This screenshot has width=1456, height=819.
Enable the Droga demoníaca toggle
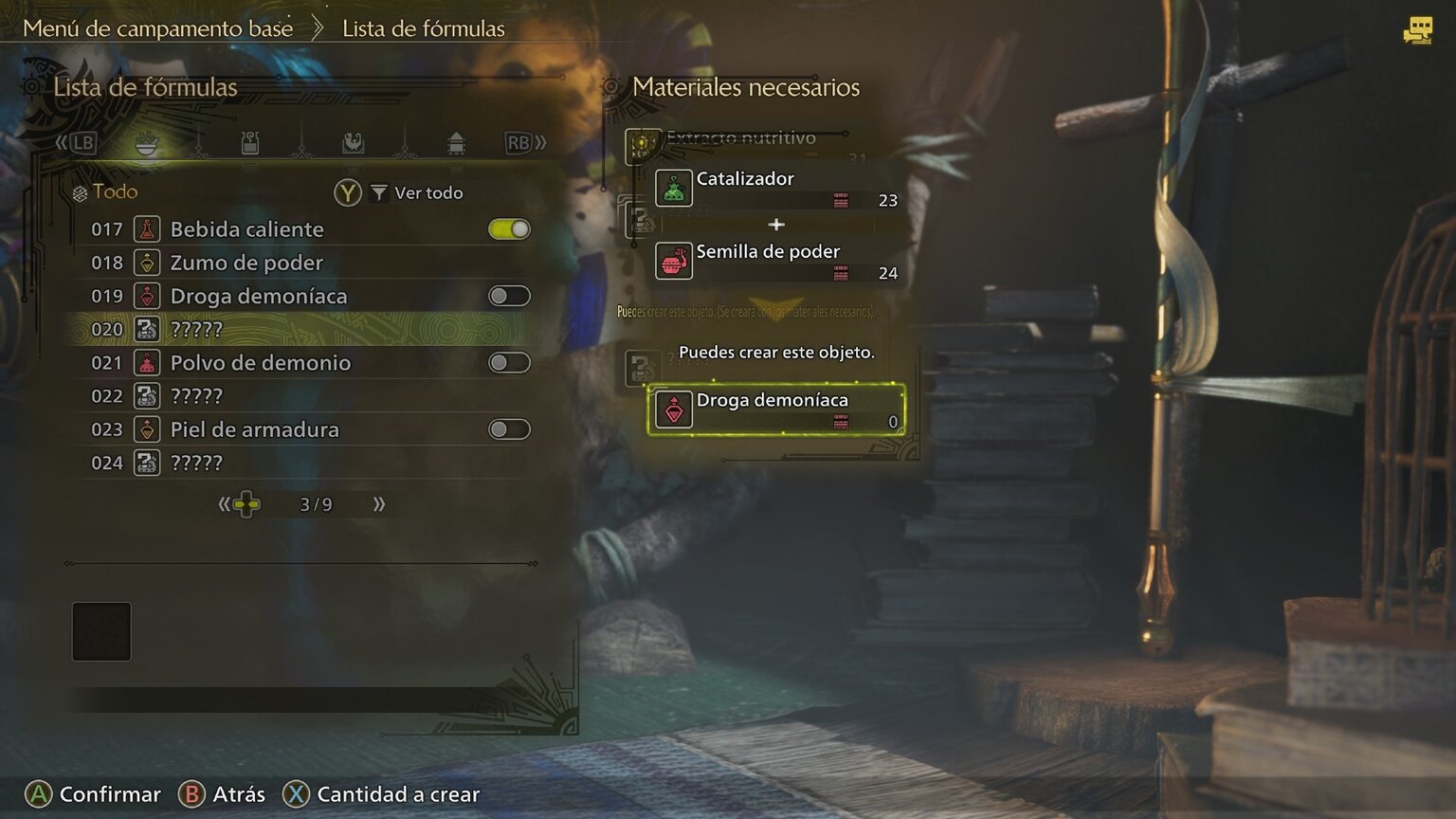click(x=508, y=295)
